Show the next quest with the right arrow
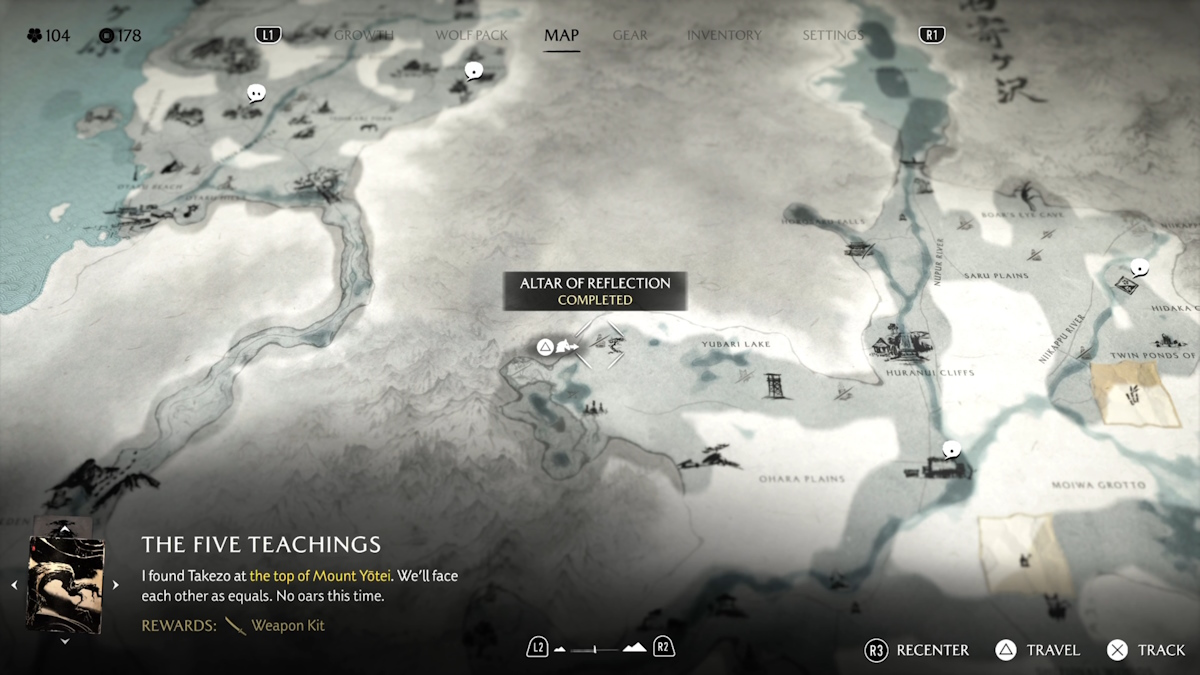1200x675 pixels. click(115, 585)
